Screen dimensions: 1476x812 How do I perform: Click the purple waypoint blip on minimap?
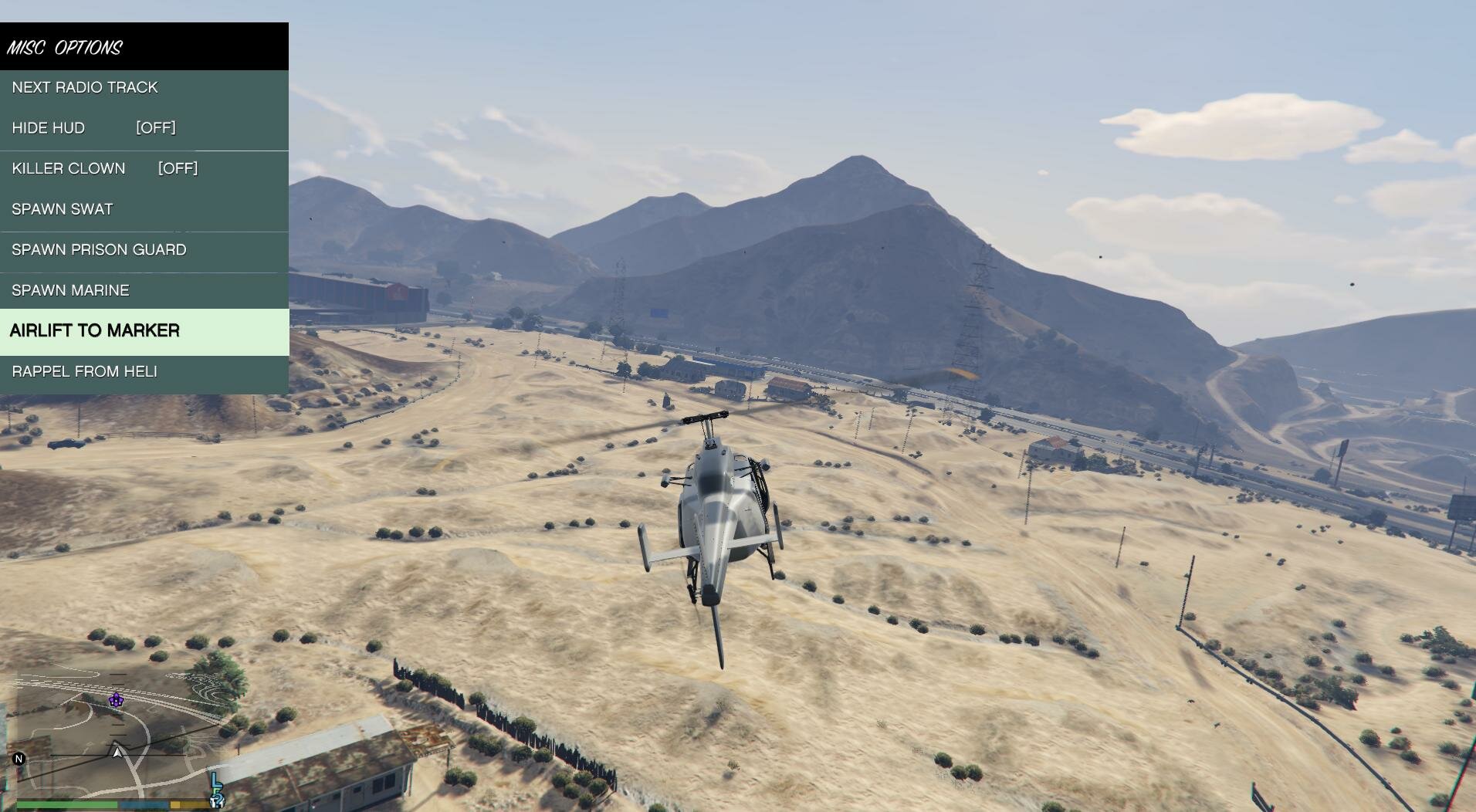(x=116, y=700)
